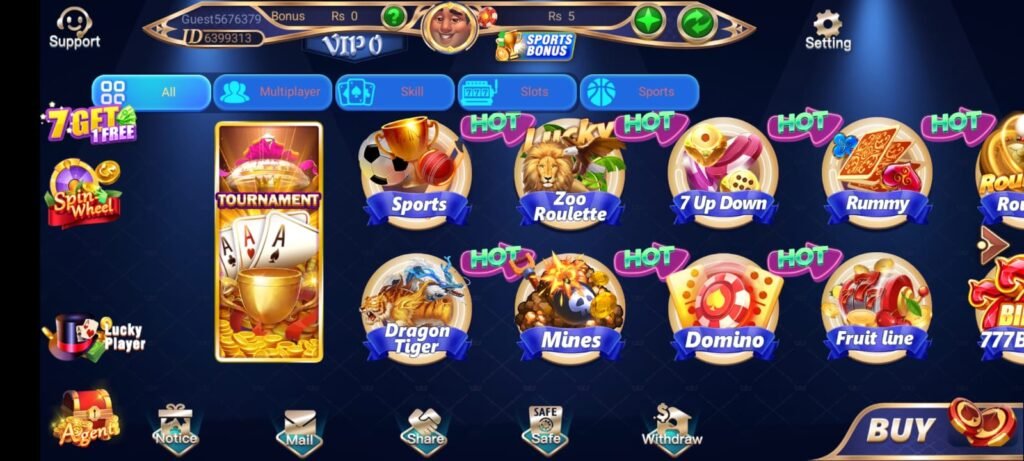Open the Spin Wheel bonus

[82, 193]
